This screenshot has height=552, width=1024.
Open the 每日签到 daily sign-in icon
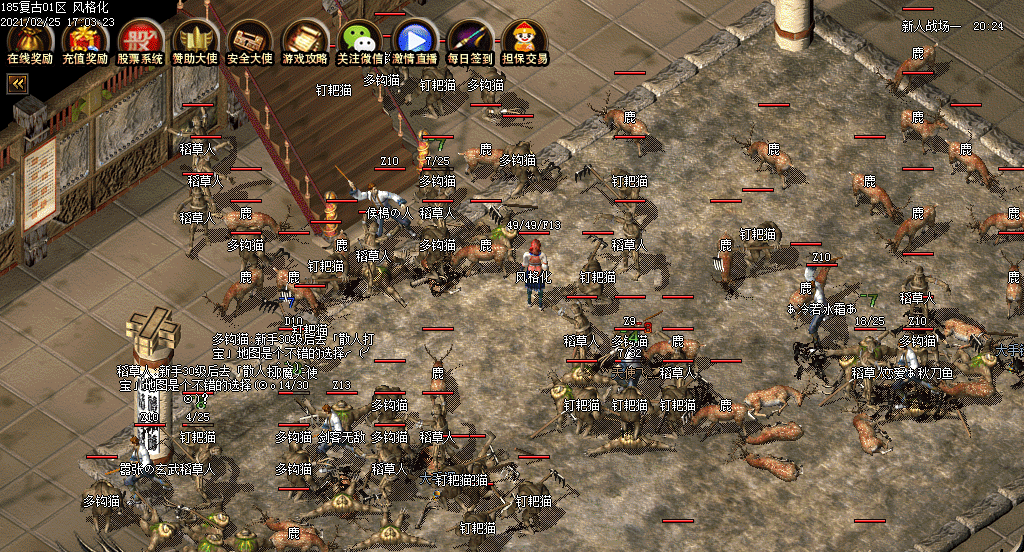(x=470, y=41)
